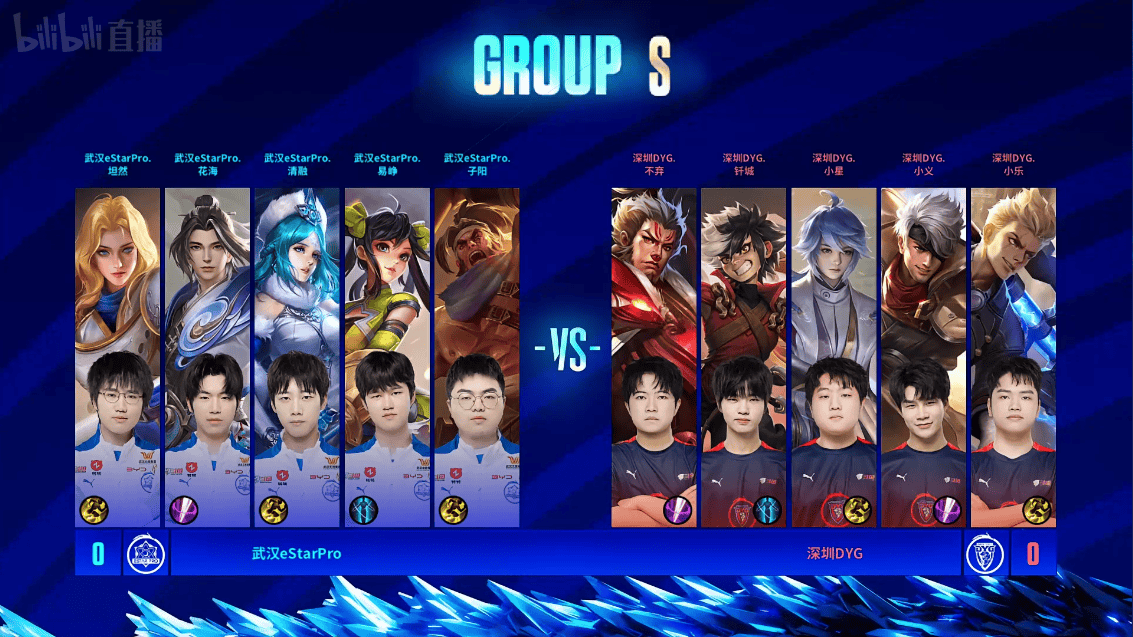Click the 深圳DYG team logo

(984, 554)
